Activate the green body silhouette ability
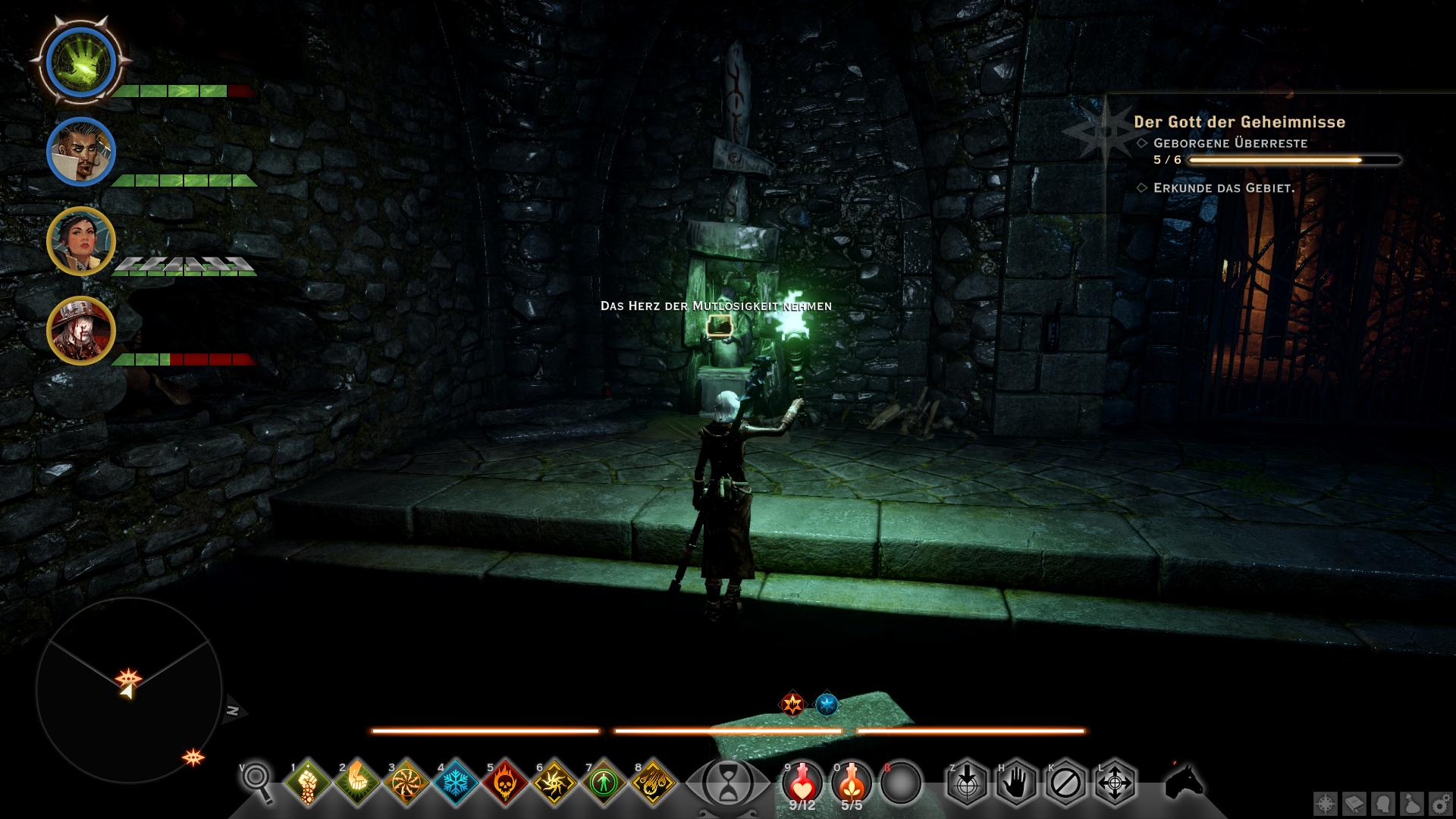Image resolution: width=1456 pixels, height=819 pixels. coord(605,783)
